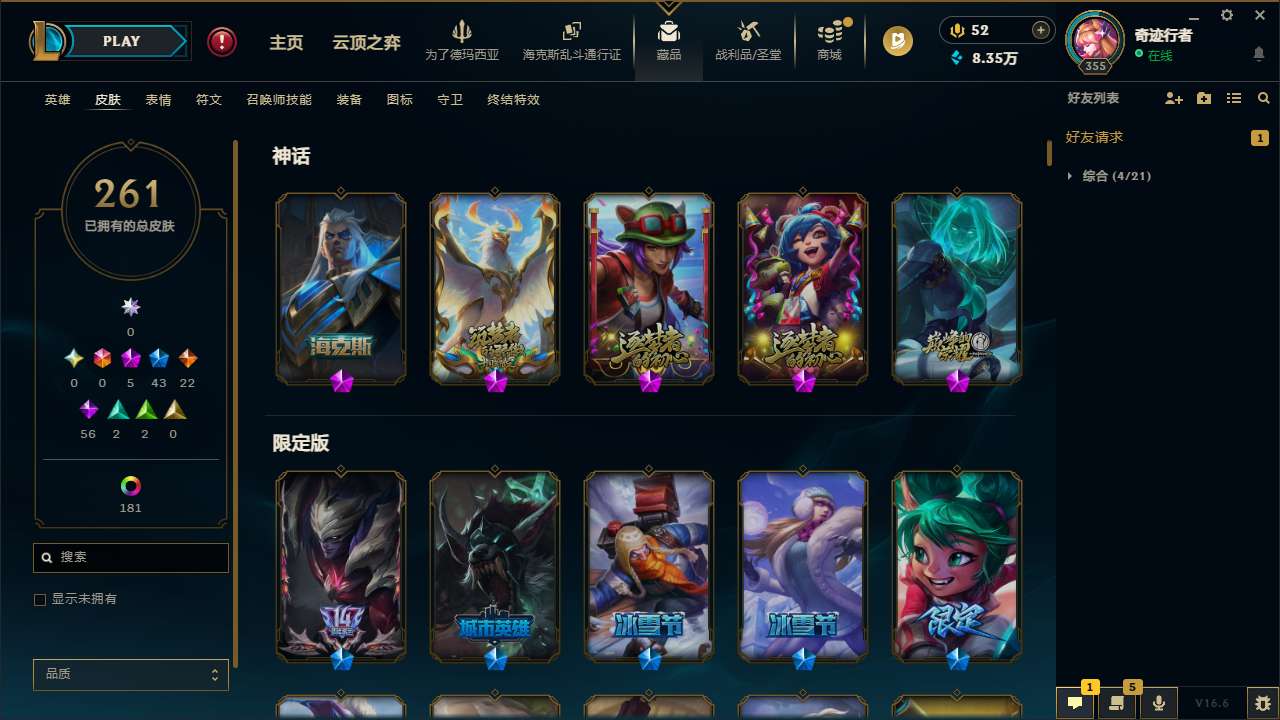Click the blue essence currency icon
Image resolution: width=1280 pixels, height=720 pixels.
[956, 59]
